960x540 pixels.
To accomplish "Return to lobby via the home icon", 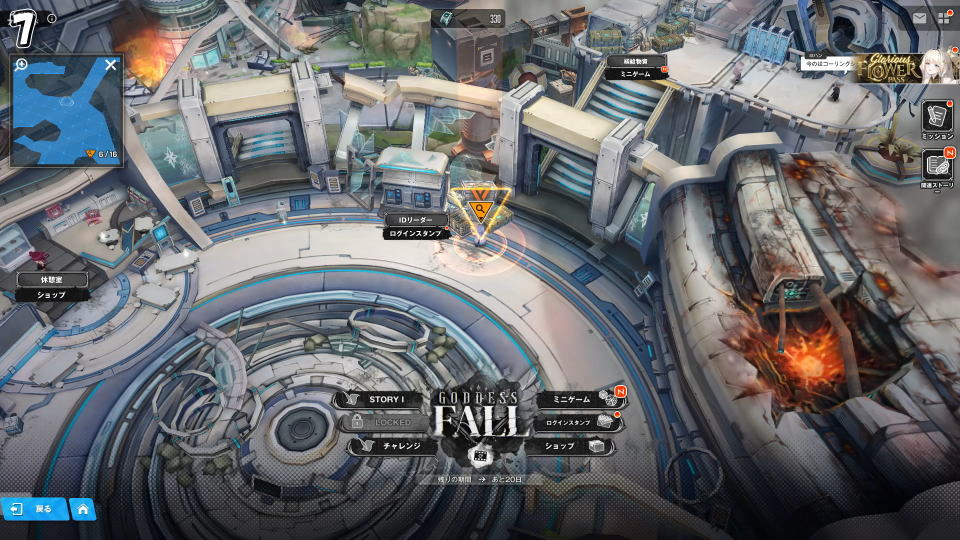I will click(x=83, y=509).
